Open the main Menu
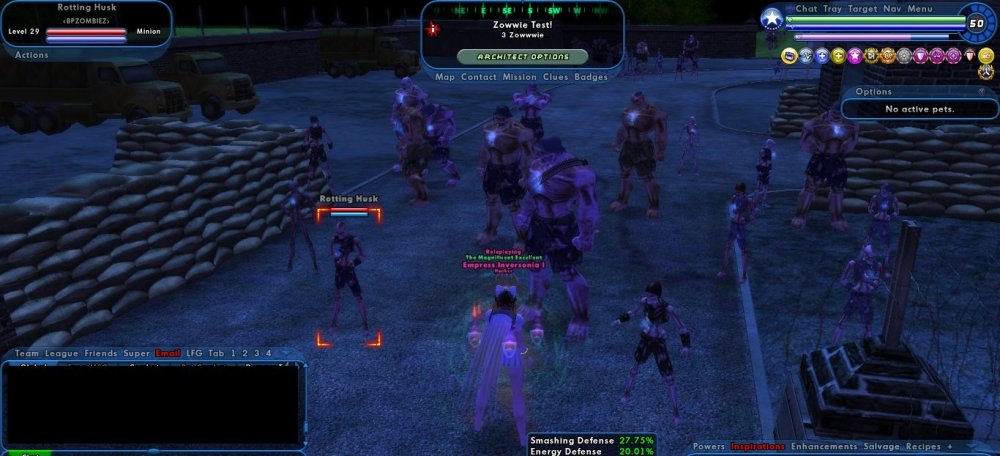 coord(920,9)
